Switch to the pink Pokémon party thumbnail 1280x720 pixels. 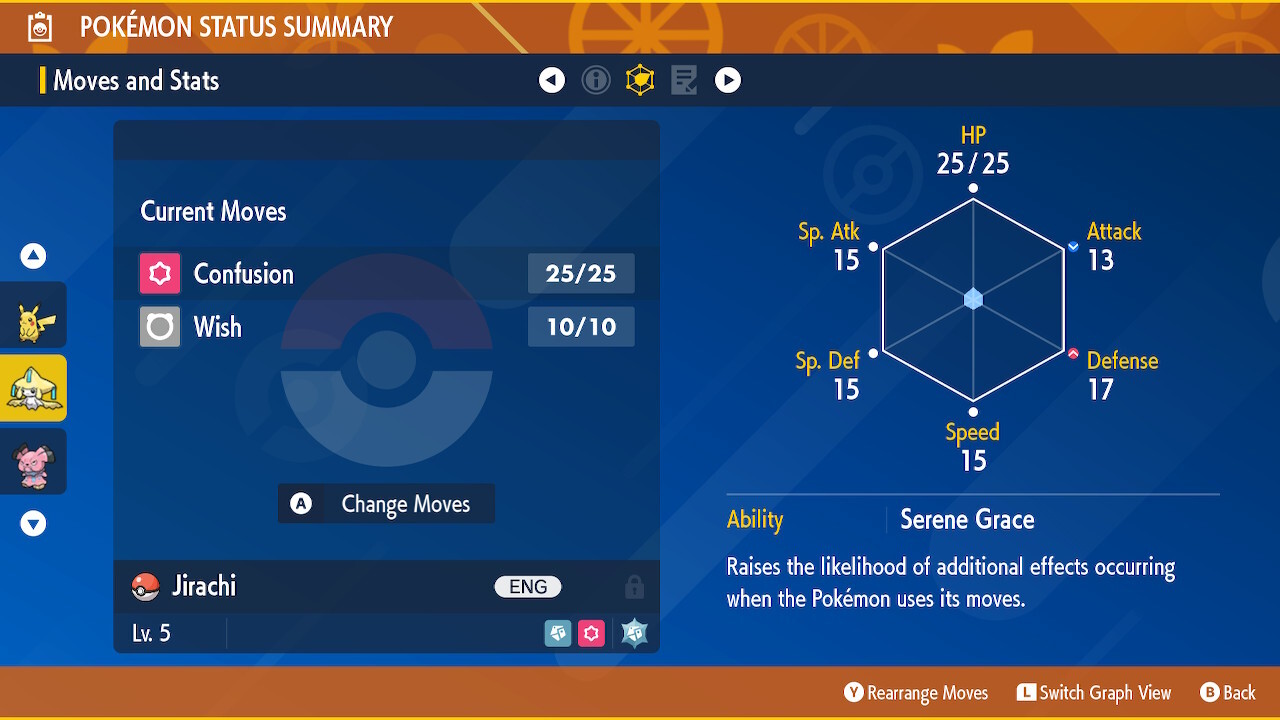click(x=34, y=461)
